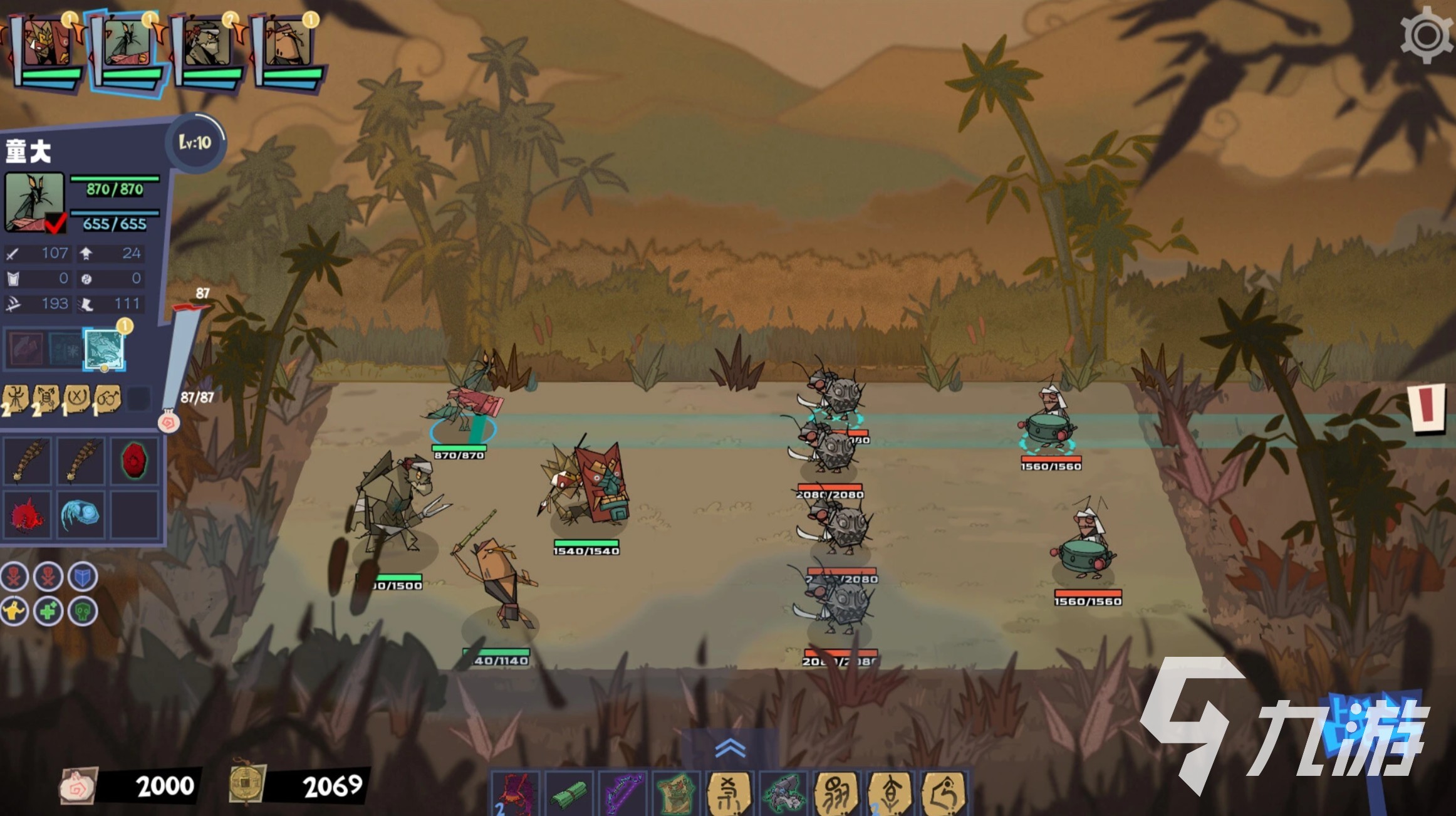Expand the bottom inventory bar arrow

(730, 747)
